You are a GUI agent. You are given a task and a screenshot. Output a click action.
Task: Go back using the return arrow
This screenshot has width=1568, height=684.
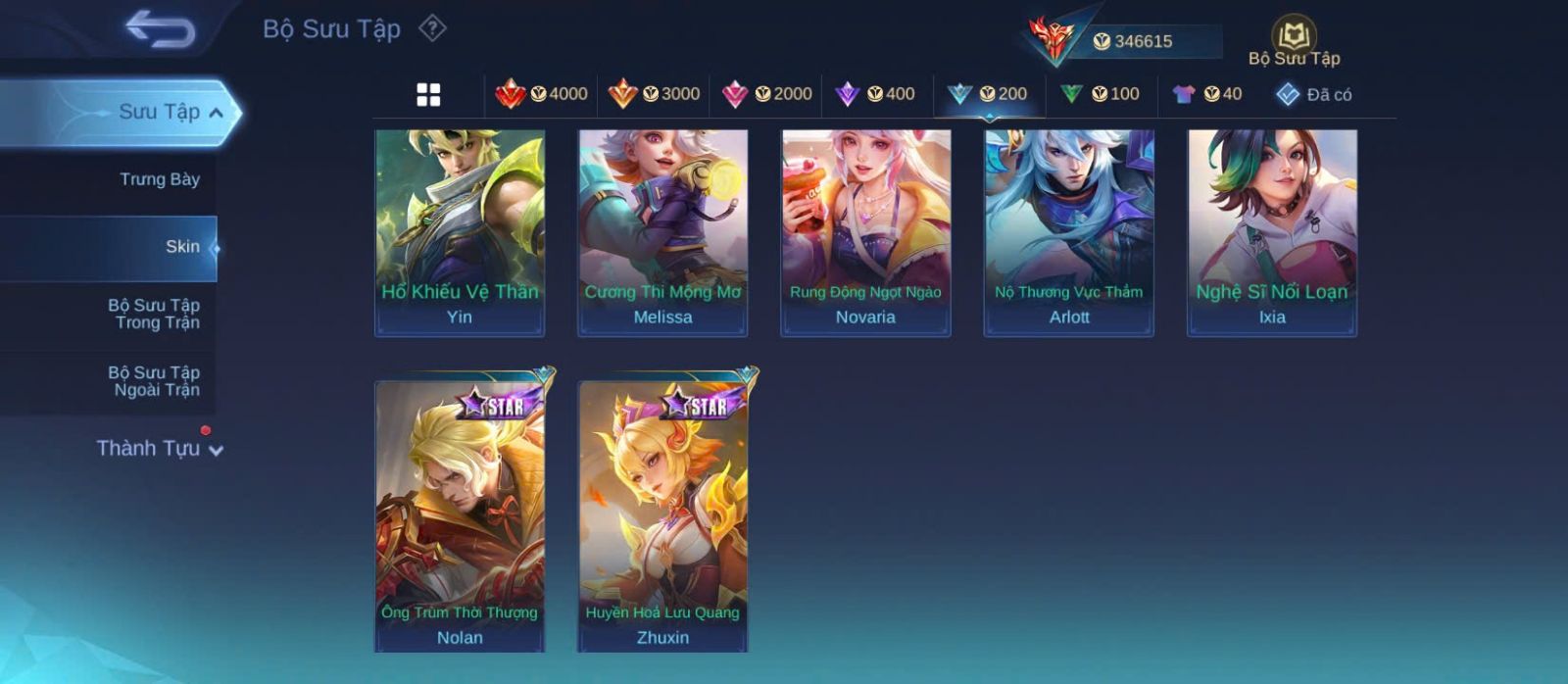click(x=161, y=29)
